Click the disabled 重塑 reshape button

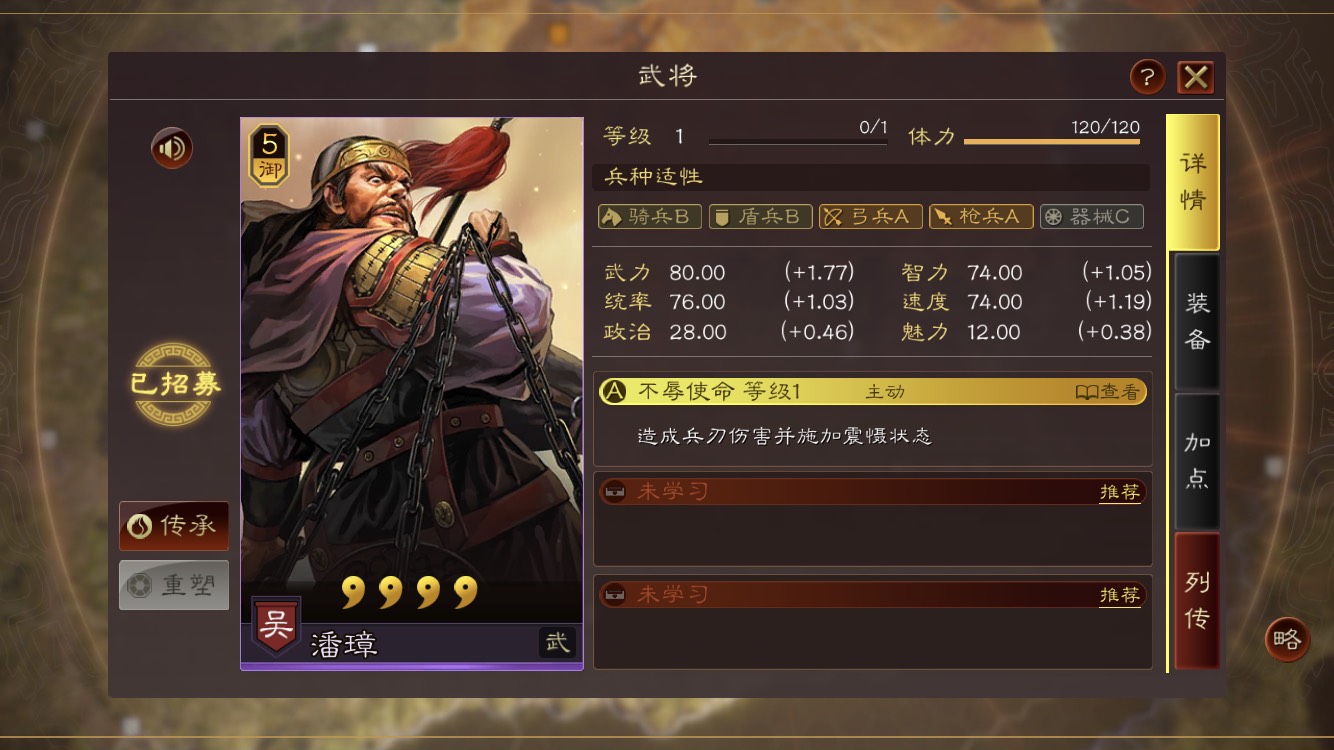pos(173,584)
